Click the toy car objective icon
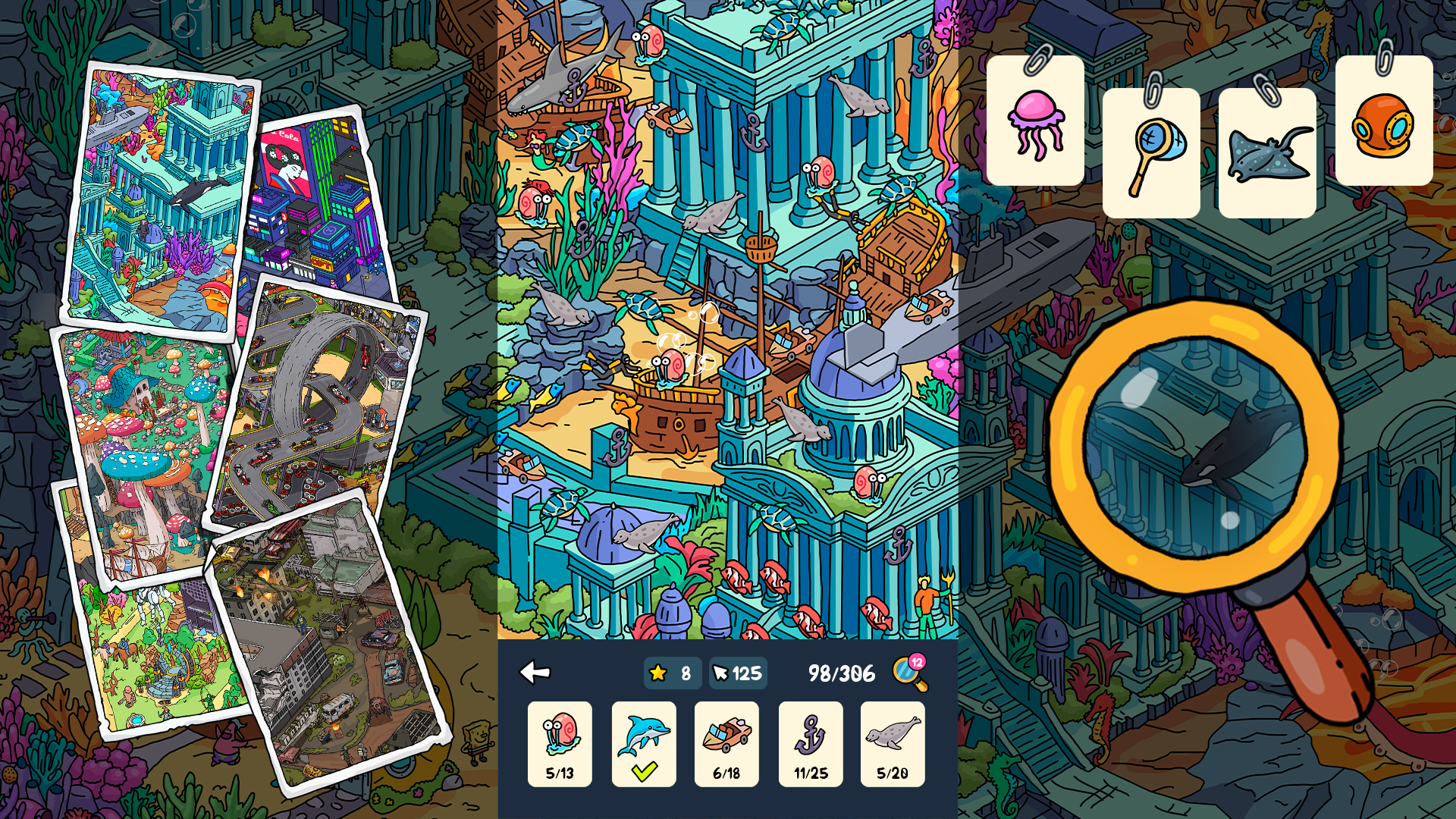1456x819 pixels. (x=726, y=733)
